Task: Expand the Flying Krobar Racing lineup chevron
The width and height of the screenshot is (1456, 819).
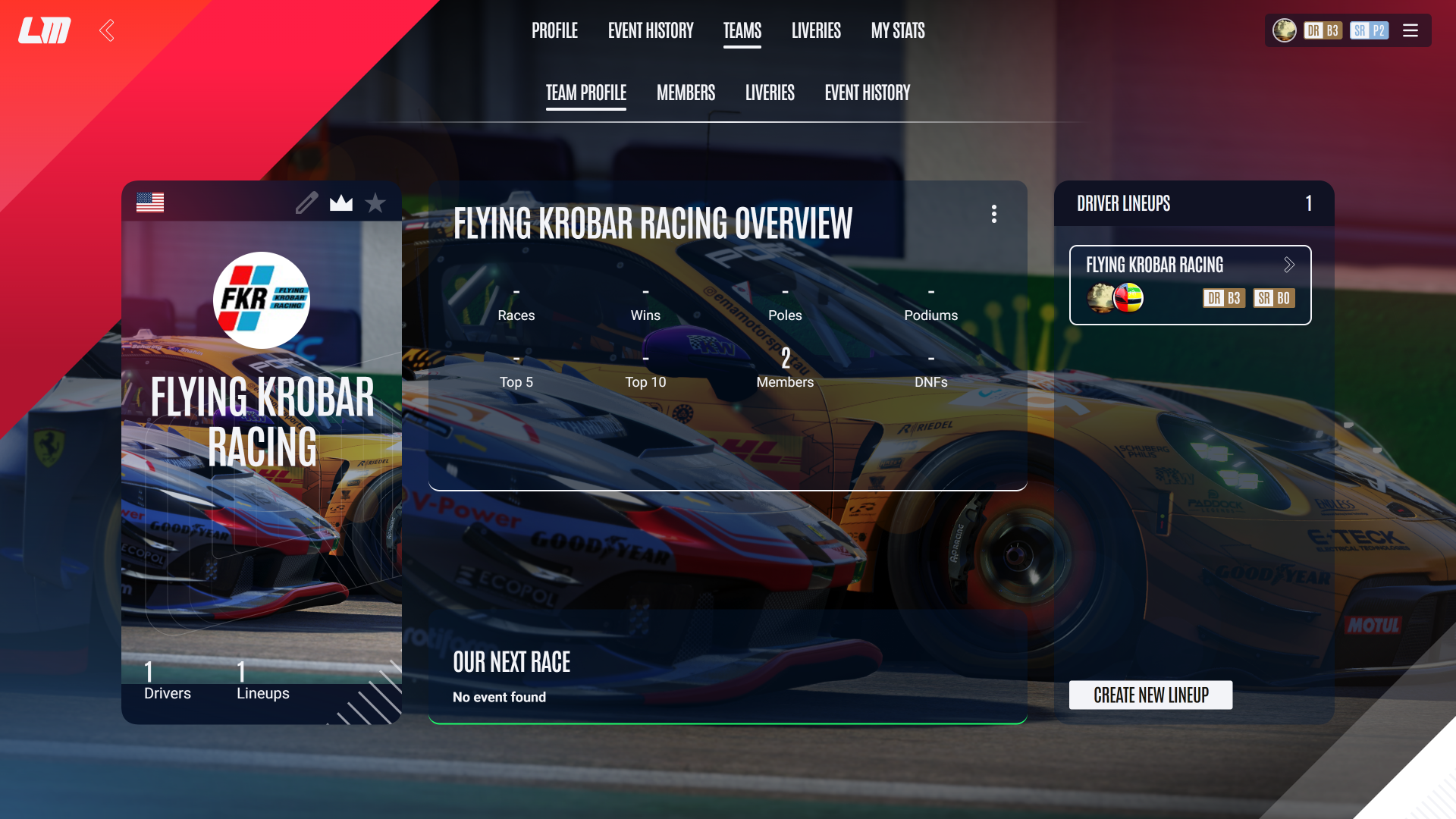Action: point(1289,265)
